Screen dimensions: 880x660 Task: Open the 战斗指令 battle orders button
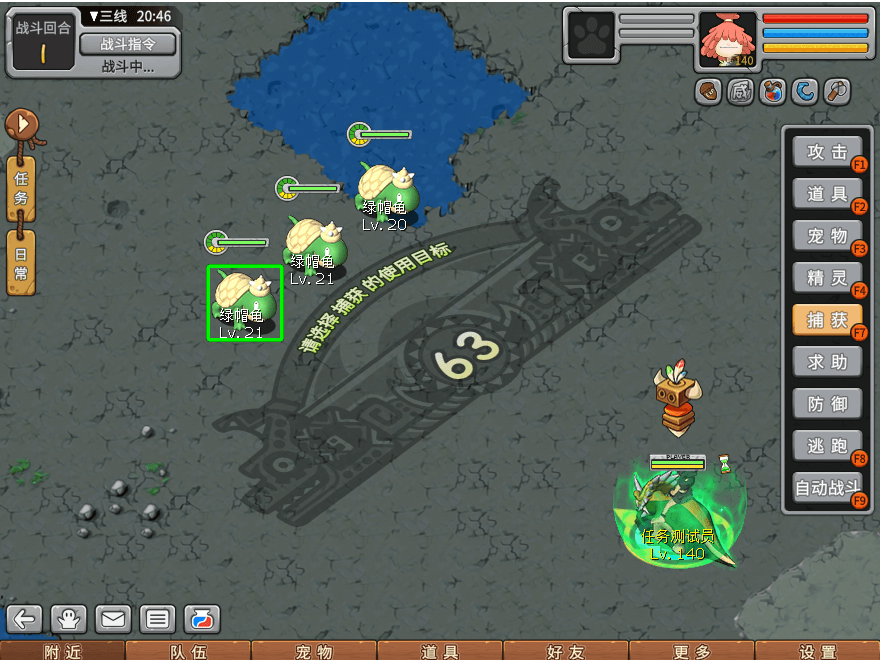point(127,44)
